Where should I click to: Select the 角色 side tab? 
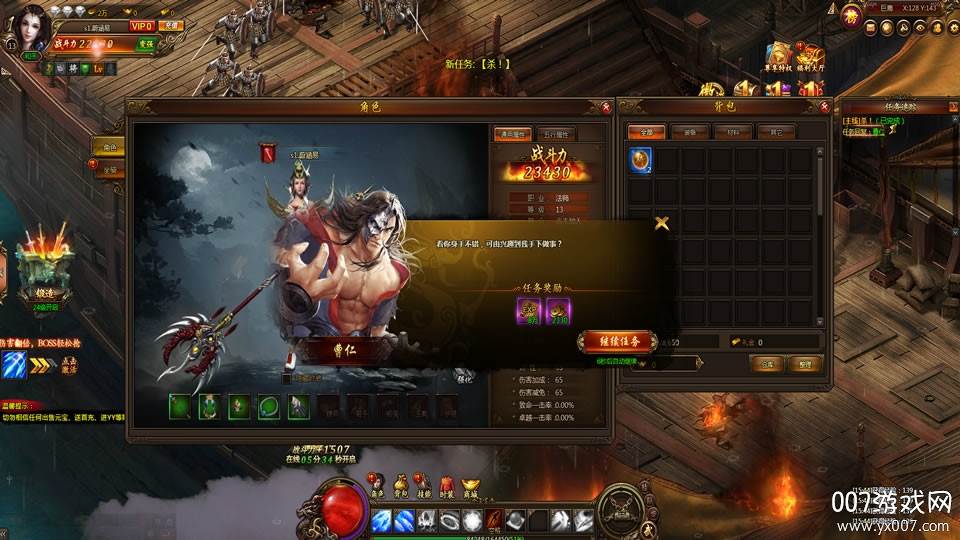(110, 147)
